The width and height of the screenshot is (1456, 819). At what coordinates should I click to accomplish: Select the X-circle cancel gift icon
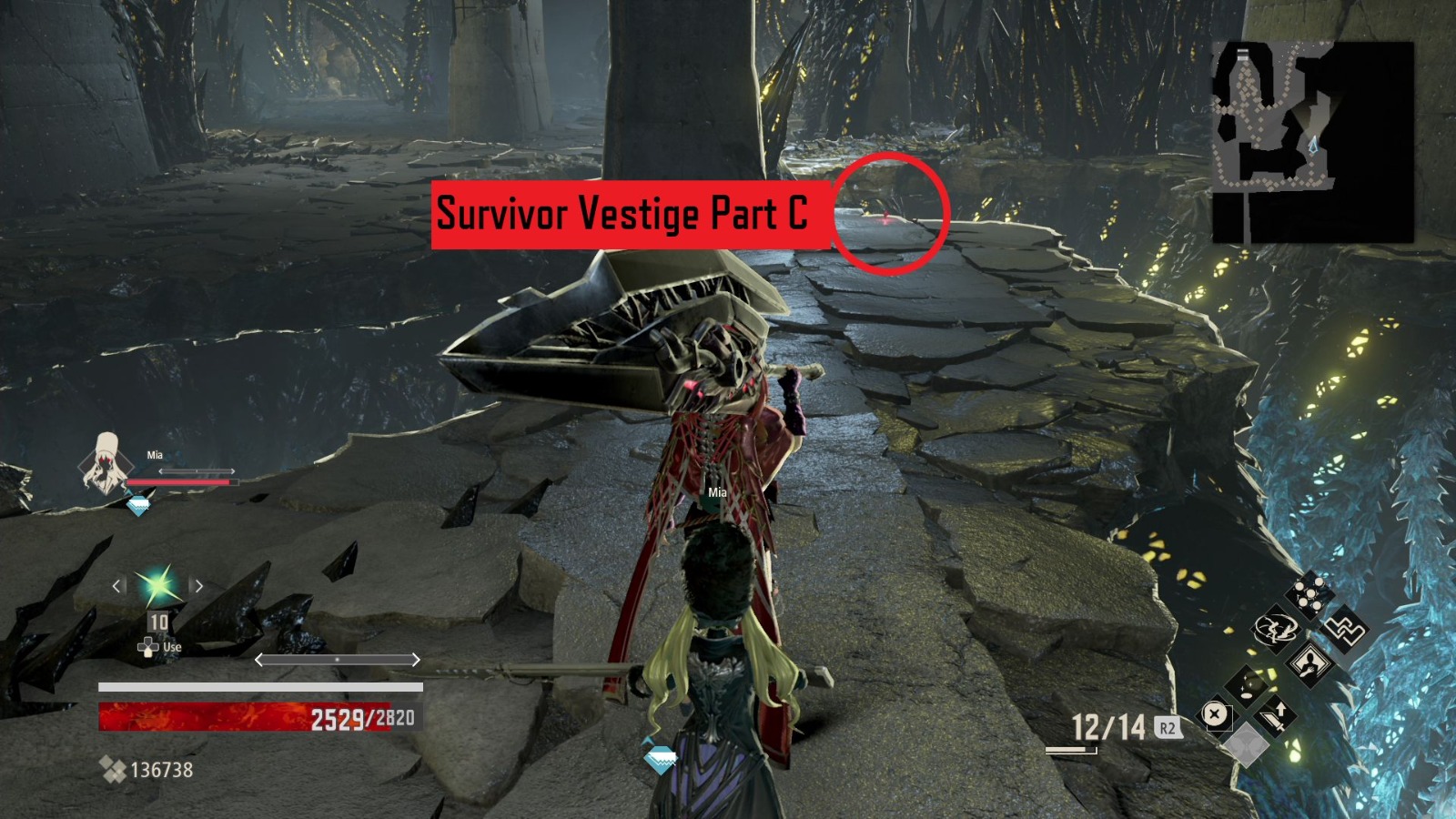coord(1215,713)
